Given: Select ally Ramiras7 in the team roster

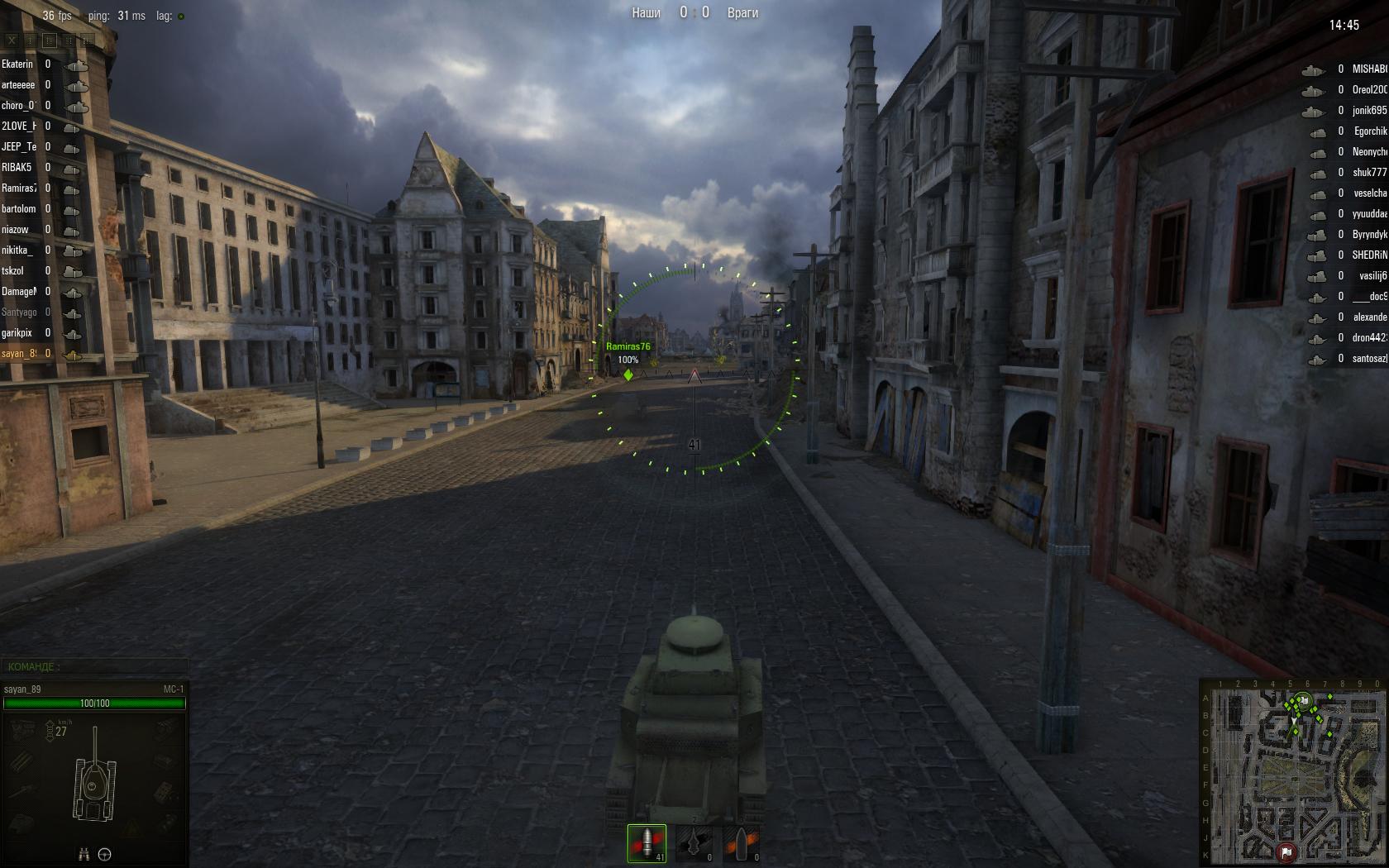Looking at the screenshot, I should (19, 188).
